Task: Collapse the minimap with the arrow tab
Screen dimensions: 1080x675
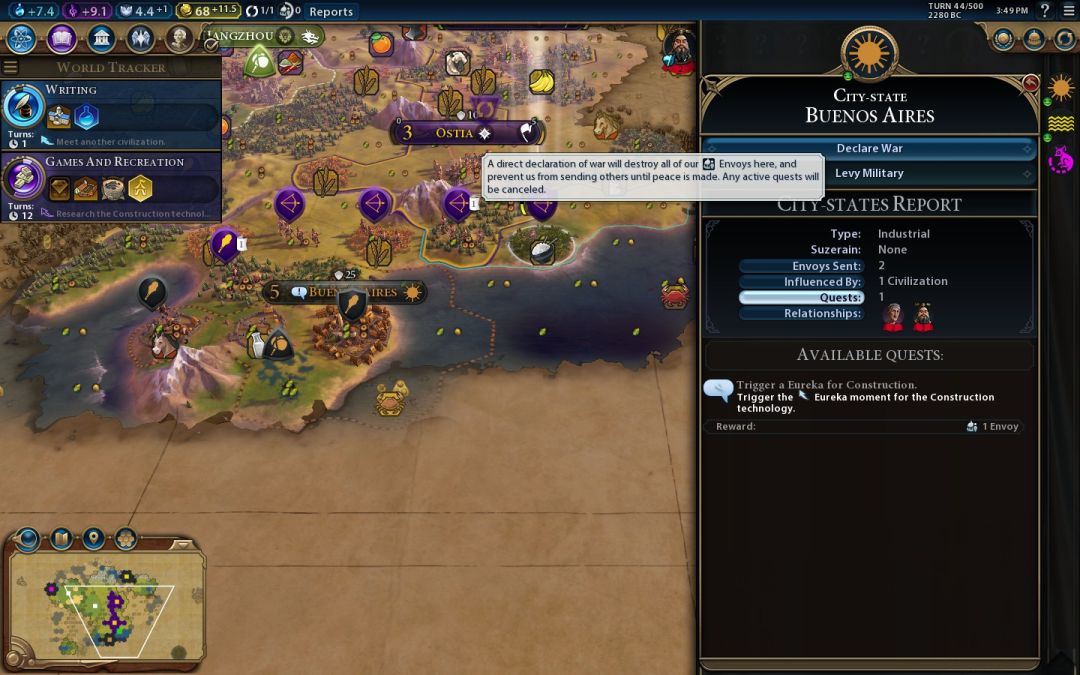Action: [x=182, y=544]
